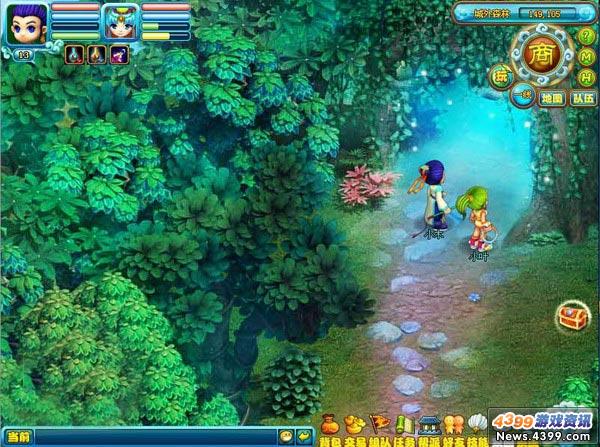Open the 地图 map button
This screenshot has height=447, width=600.
click(x=552, y=98)
